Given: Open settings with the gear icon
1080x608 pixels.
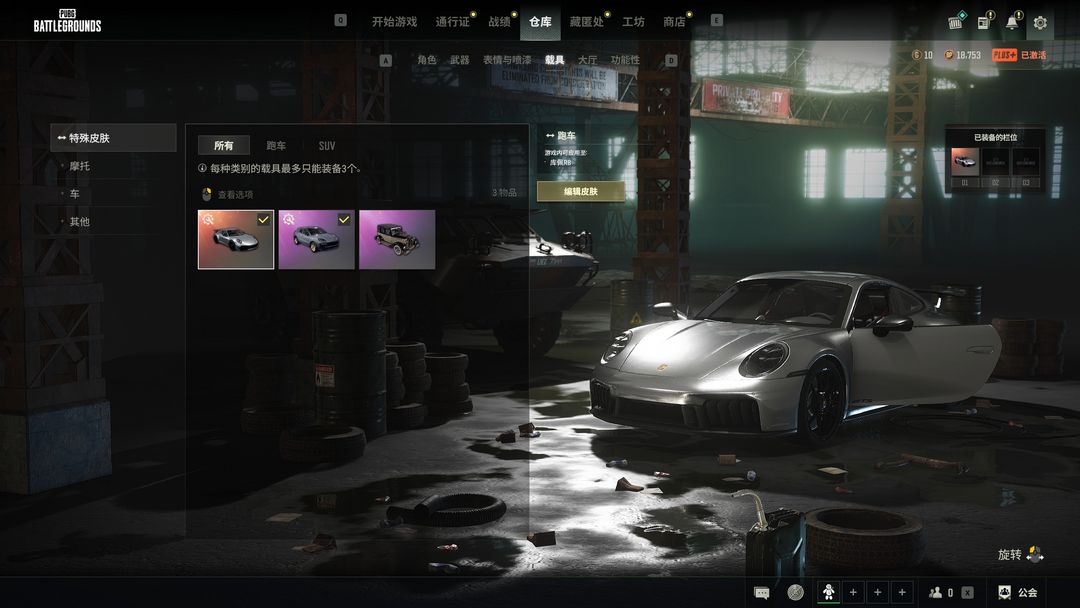Looking at the screenshot, I should pyautogui.click(x=1040, y=22).
